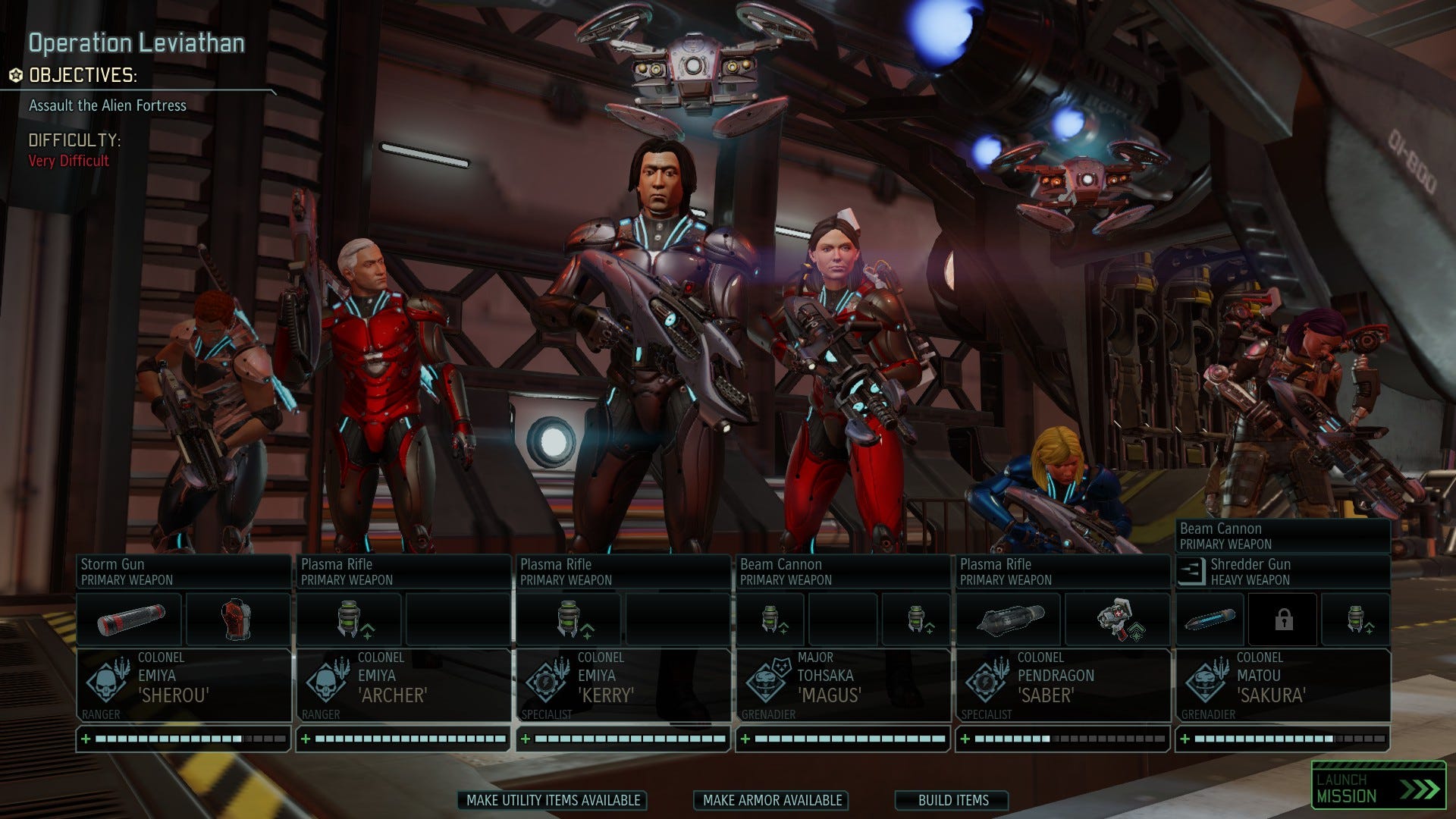1456x819 pixels.
Task: Open BUILD ITEMS
Action: click(952, 799)
